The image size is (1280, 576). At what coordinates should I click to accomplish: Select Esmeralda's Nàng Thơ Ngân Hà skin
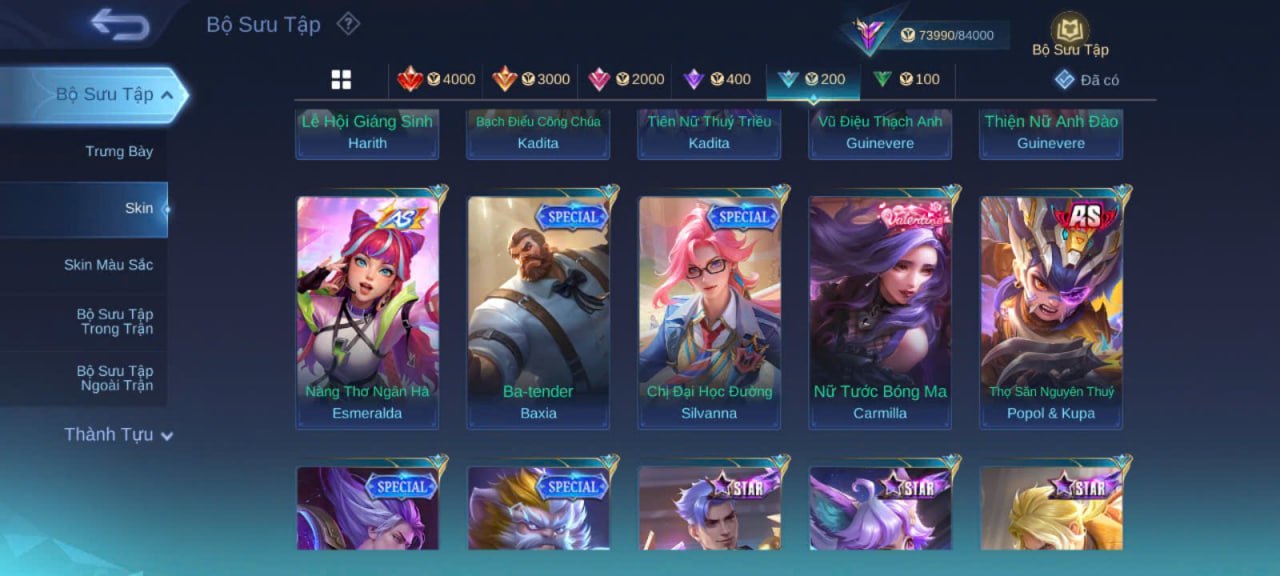tap(367, 312)
